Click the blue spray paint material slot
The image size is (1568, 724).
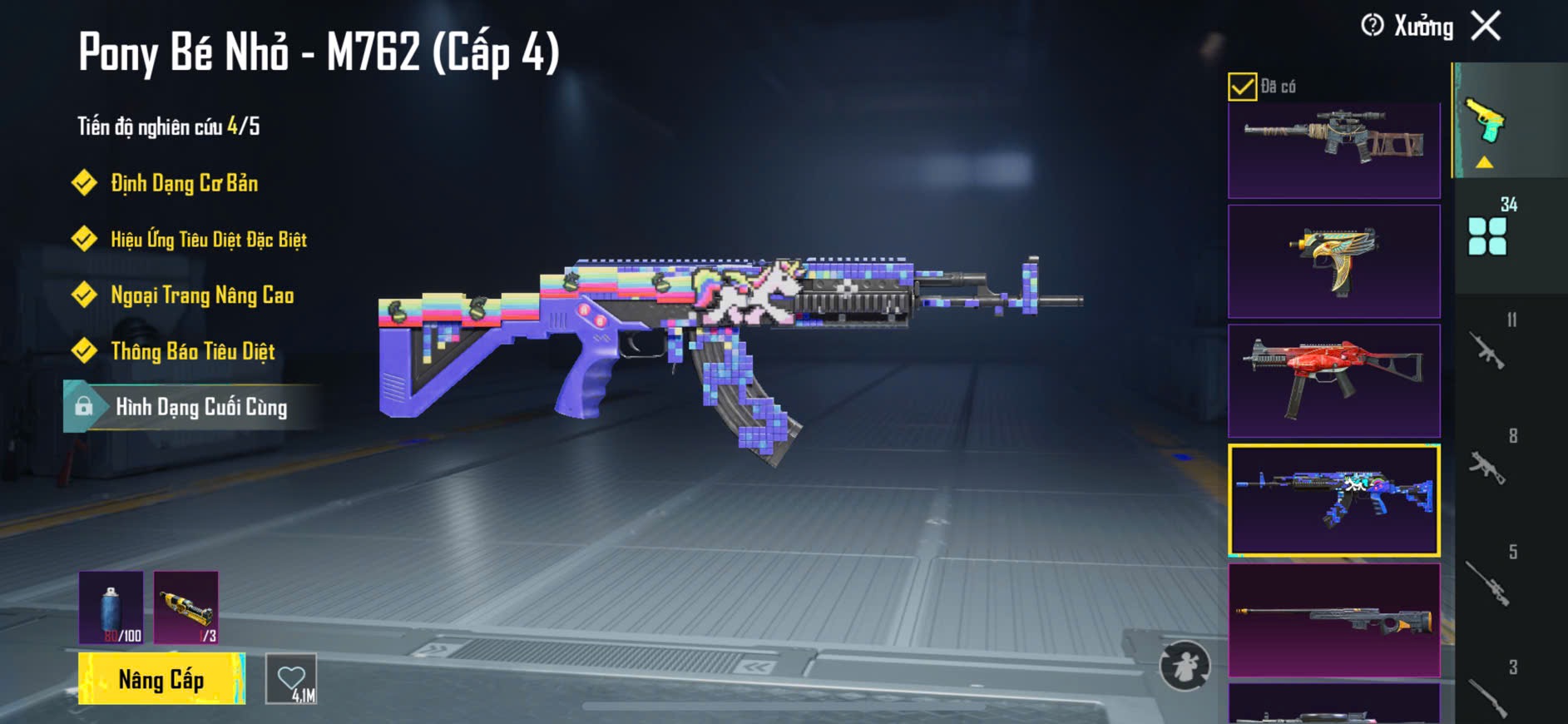tap(111, 607)
